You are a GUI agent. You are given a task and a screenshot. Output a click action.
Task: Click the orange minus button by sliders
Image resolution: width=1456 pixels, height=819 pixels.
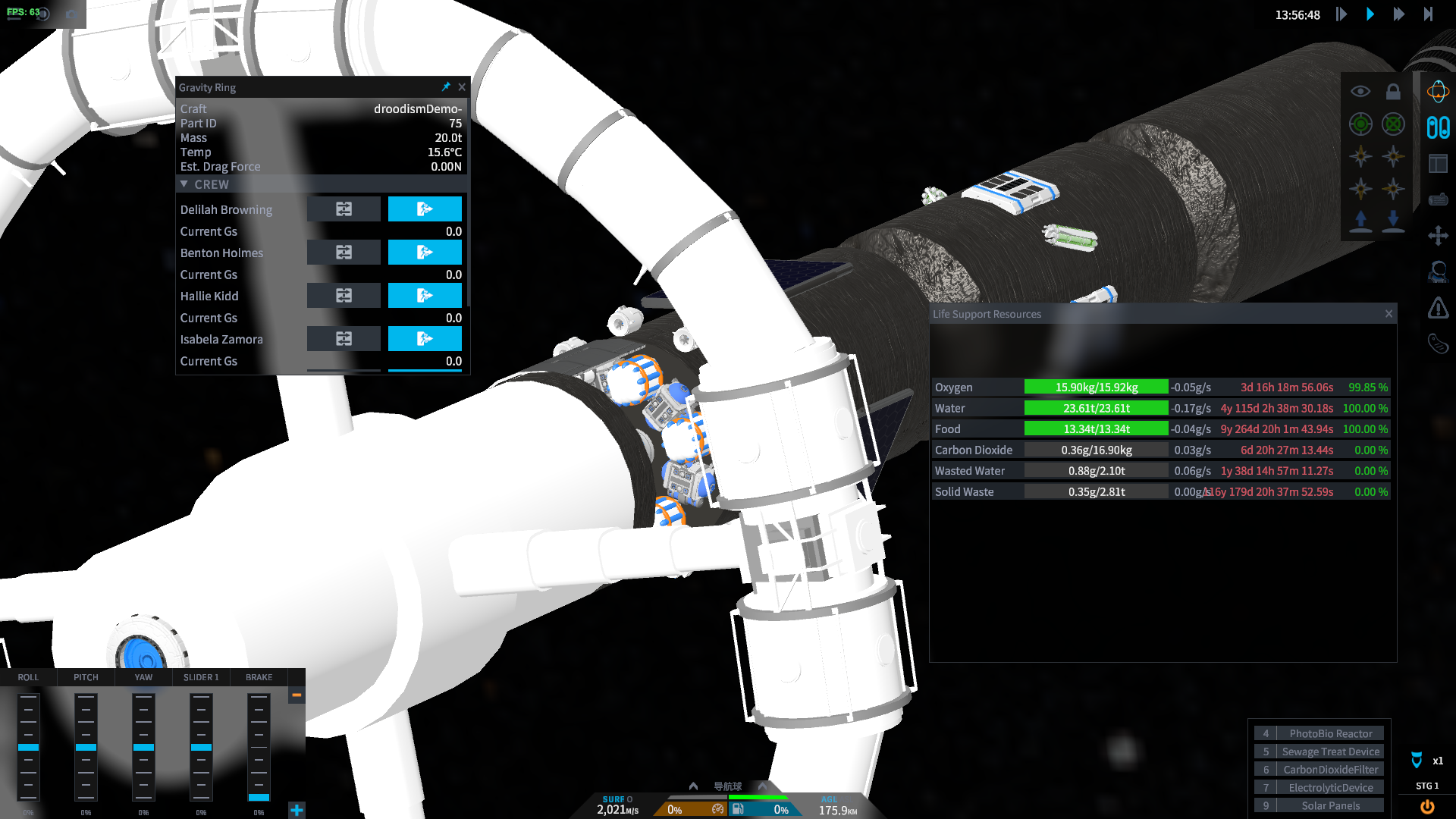pyautogui.click(x=297, y=695)
